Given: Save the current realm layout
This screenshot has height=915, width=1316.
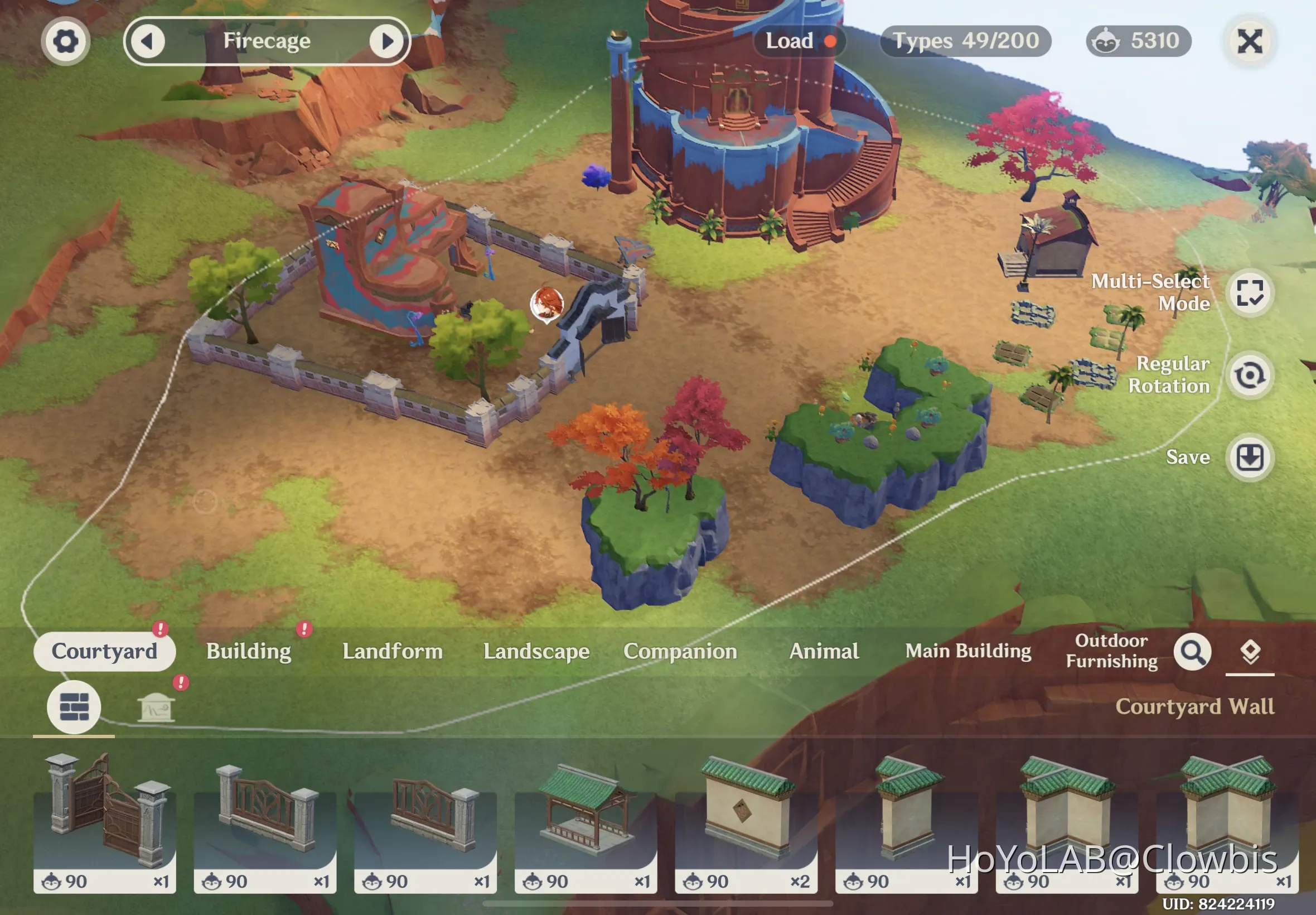Looking at the screenshot, I should tap(1251, 457).
